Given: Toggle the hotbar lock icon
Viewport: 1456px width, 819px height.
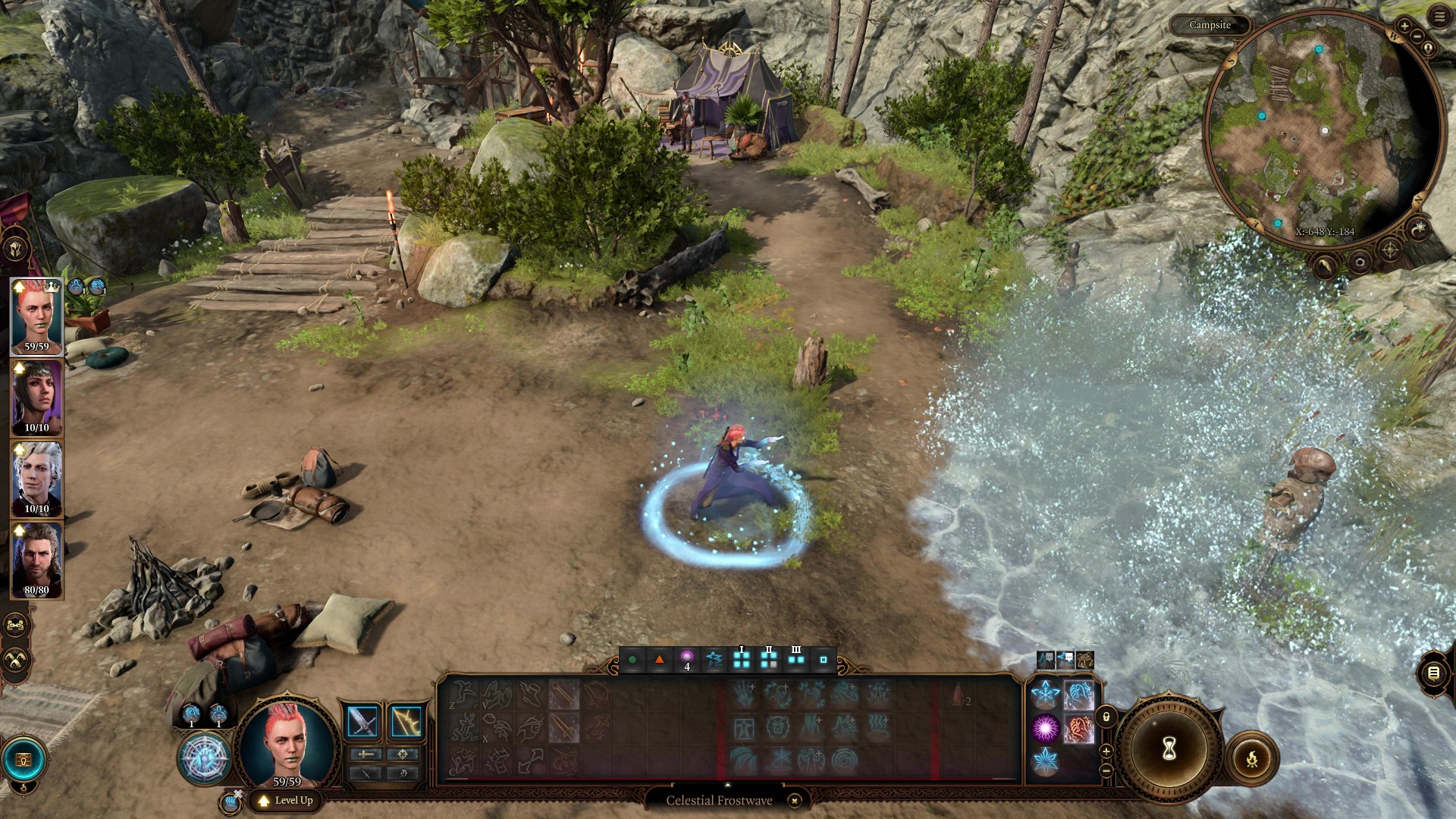Looking at the screenshot, I should point(1106,717).
